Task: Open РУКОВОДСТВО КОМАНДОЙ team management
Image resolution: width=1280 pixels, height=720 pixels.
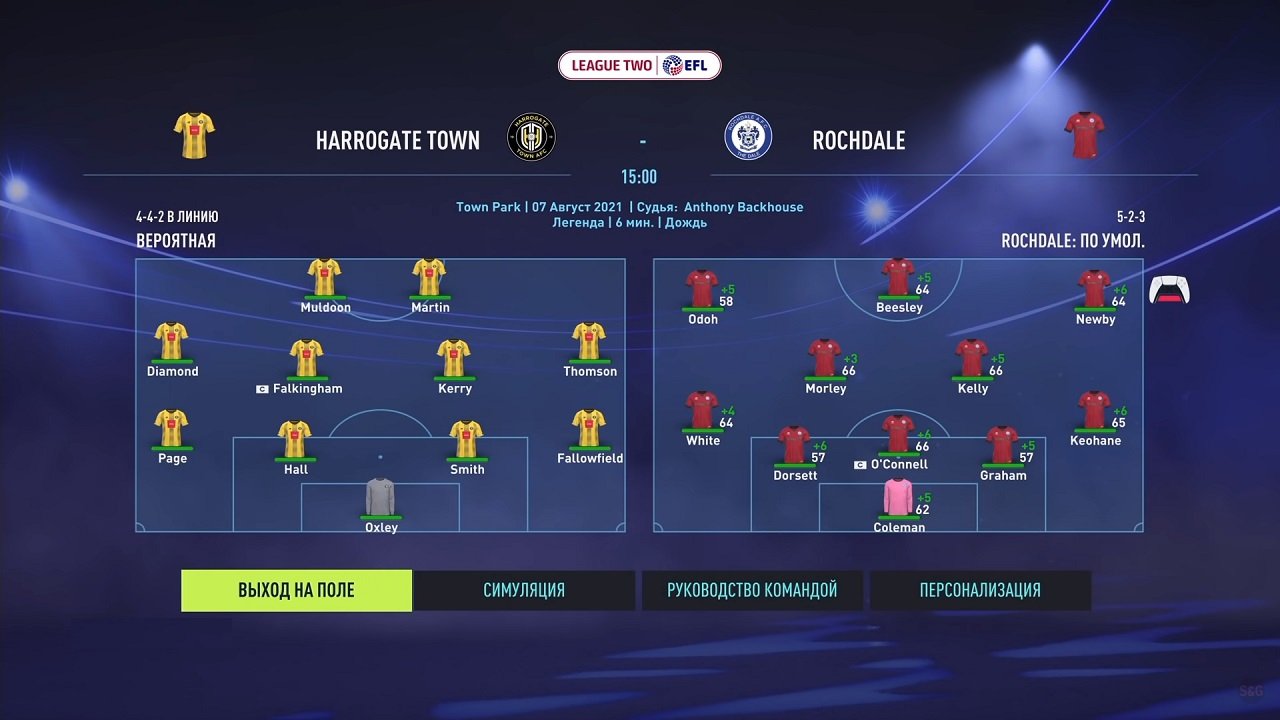Action: point(752,590)
